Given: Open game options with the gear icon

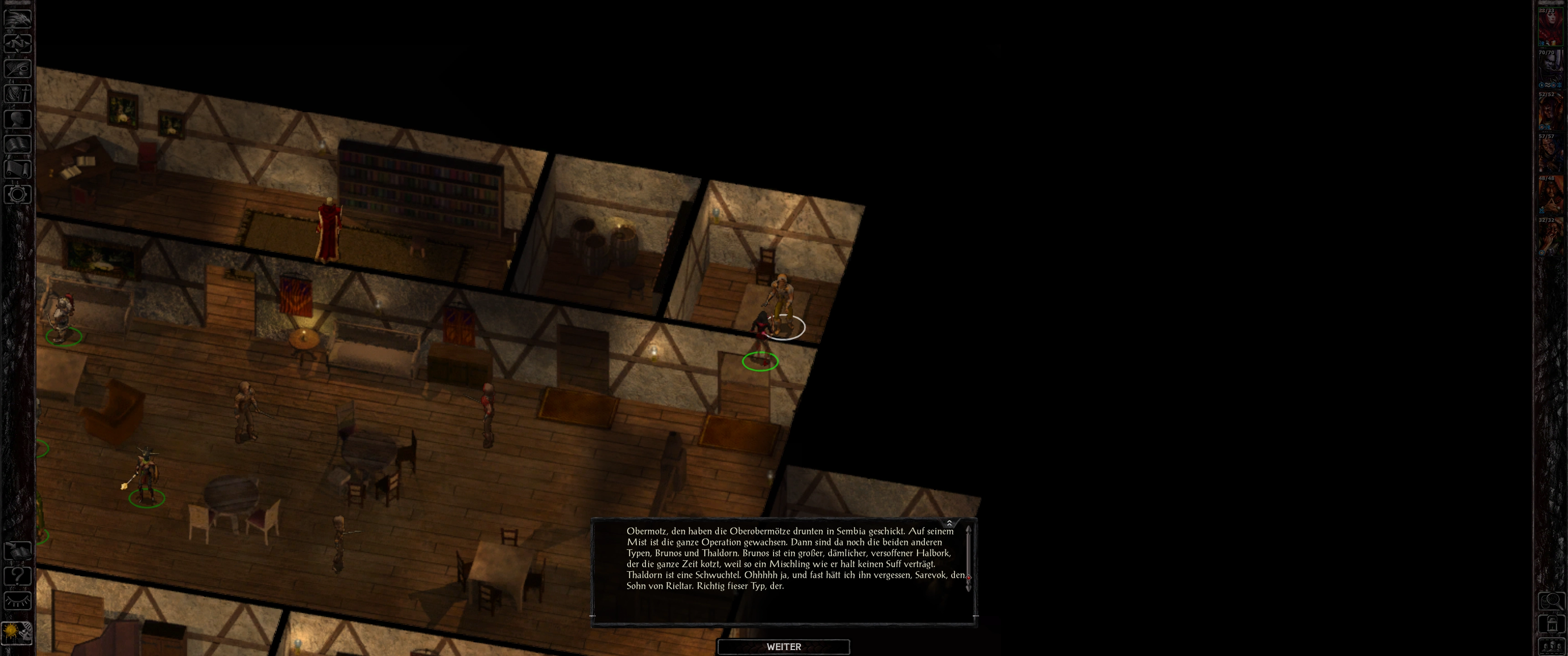Looking at the screenshot, I should click(18, 195).
